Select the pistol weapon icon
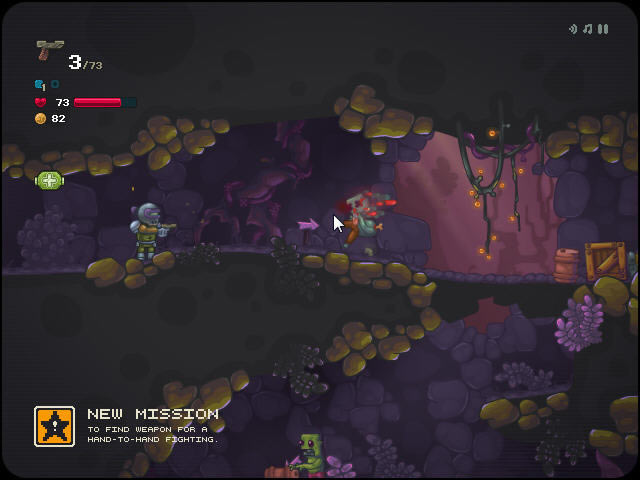 tap(49, 50)
